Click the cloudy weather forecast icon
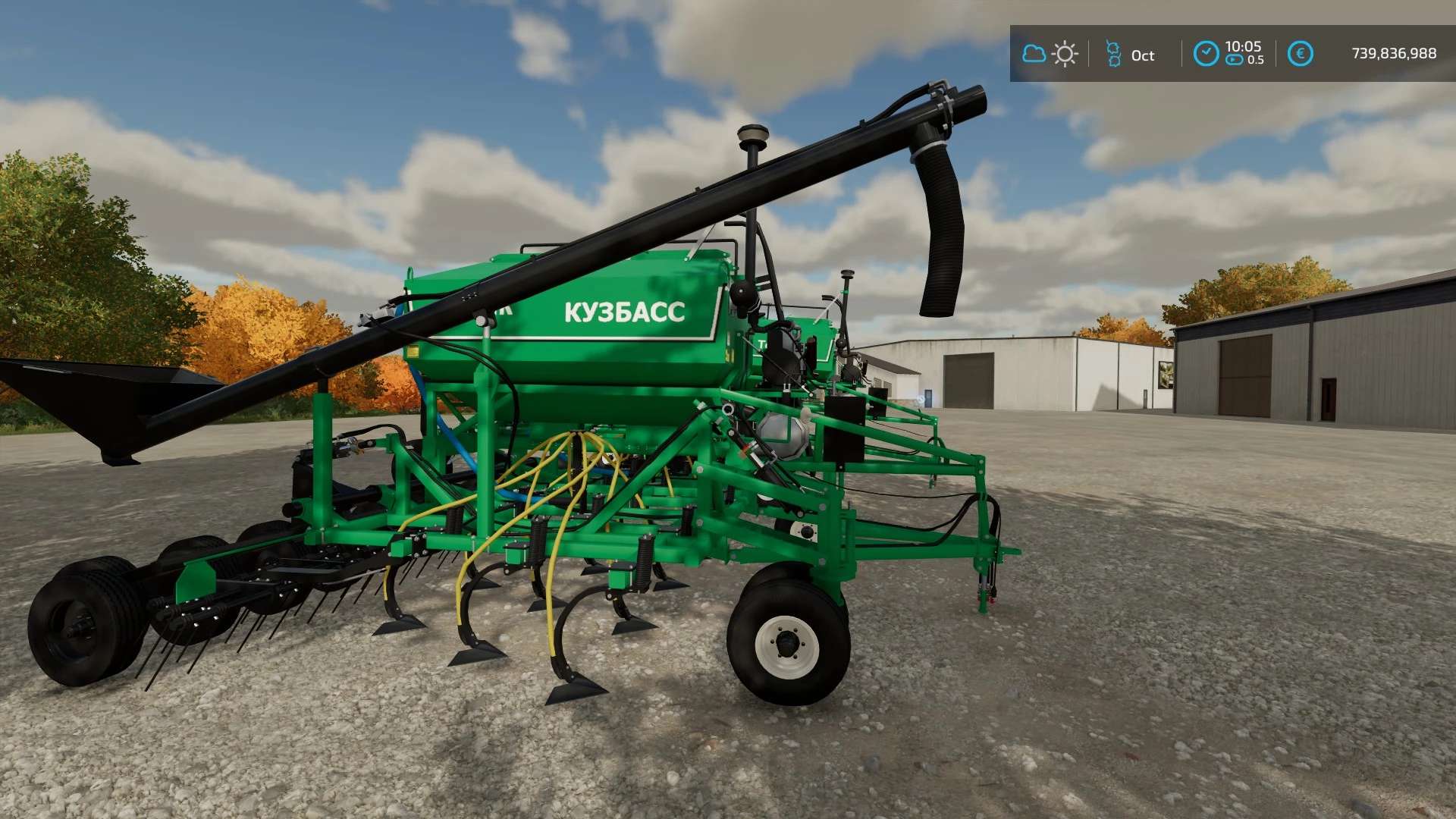Viewport: 1456px width, 819px height. coord(1034,54)
